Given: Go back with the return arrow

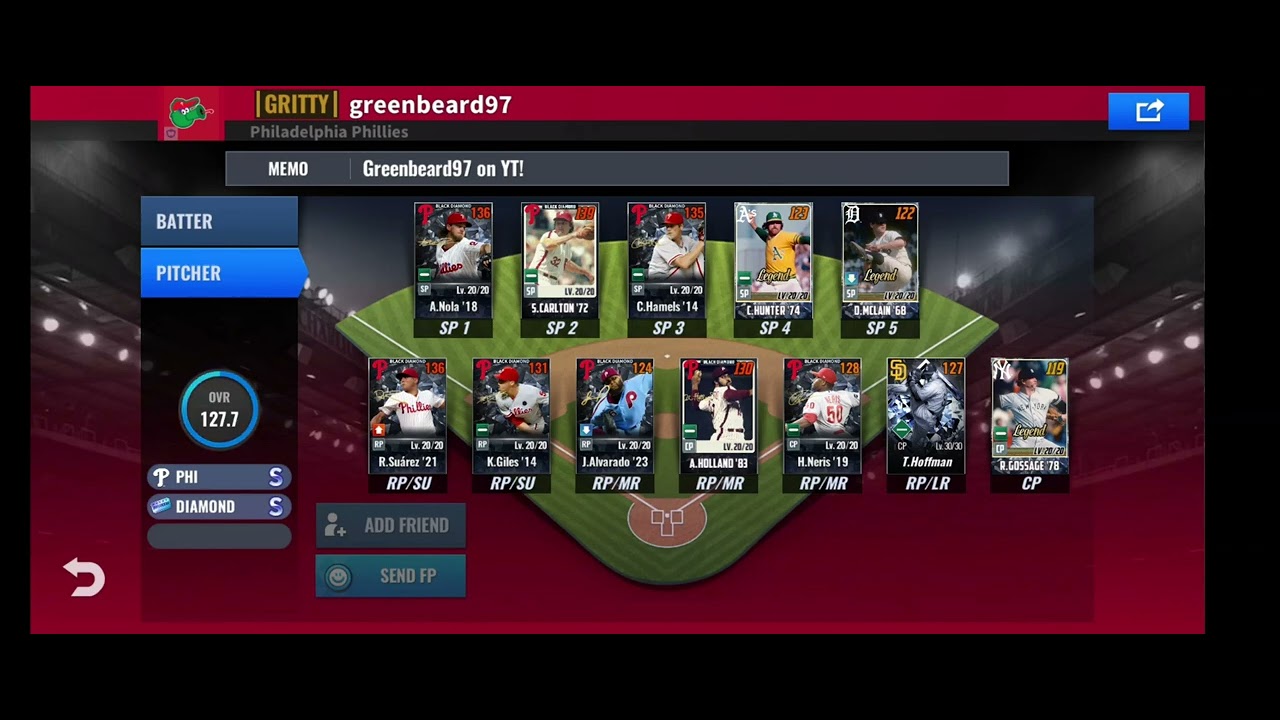Looking at the screenshot, I should pyautogui.click(x=84, y=578).
